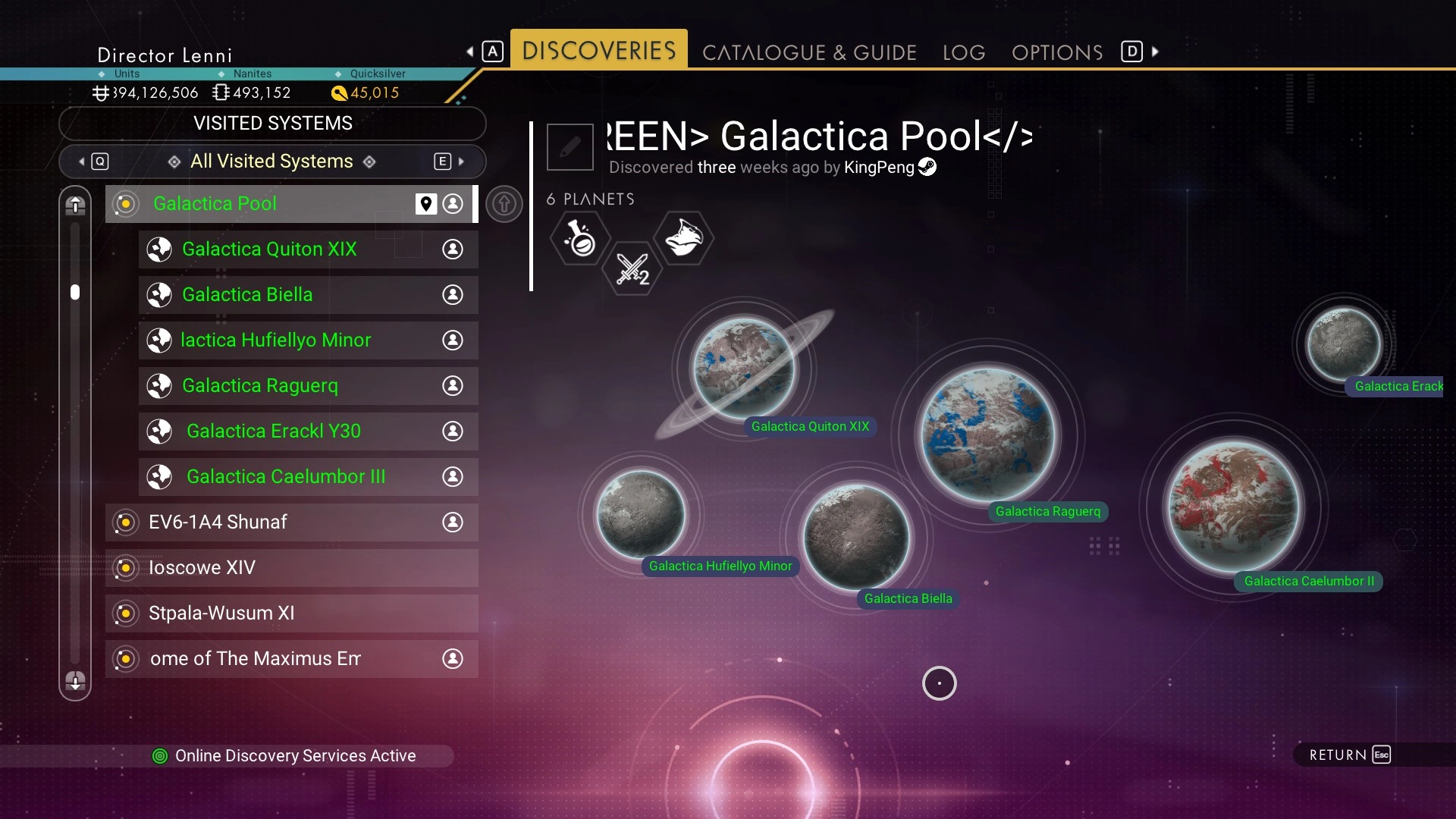The height and width of the screenshot is (819, 1456).
Task: Open the EV6-1A4 Shunaf system entry
Action: tap(273, 522)
